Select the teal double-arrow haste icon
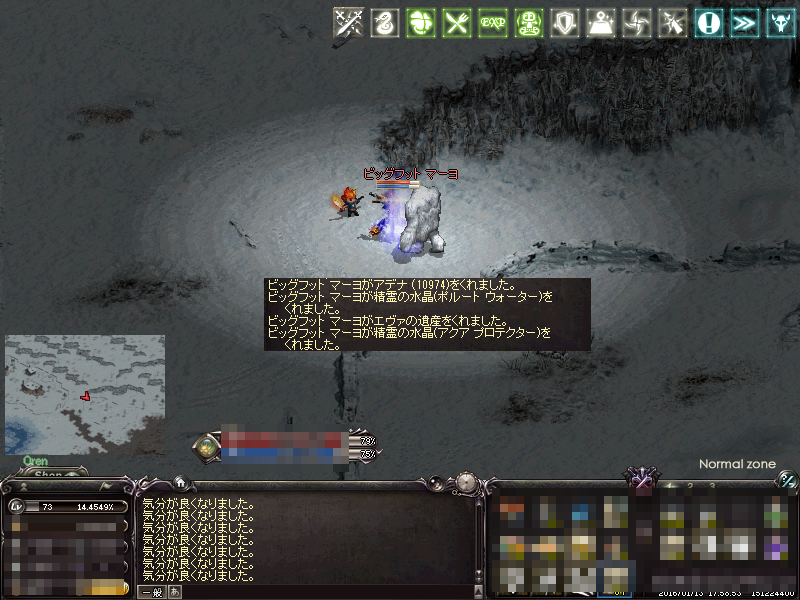The height and width of the screenshot is (600, 800). [x=744, y=22]
